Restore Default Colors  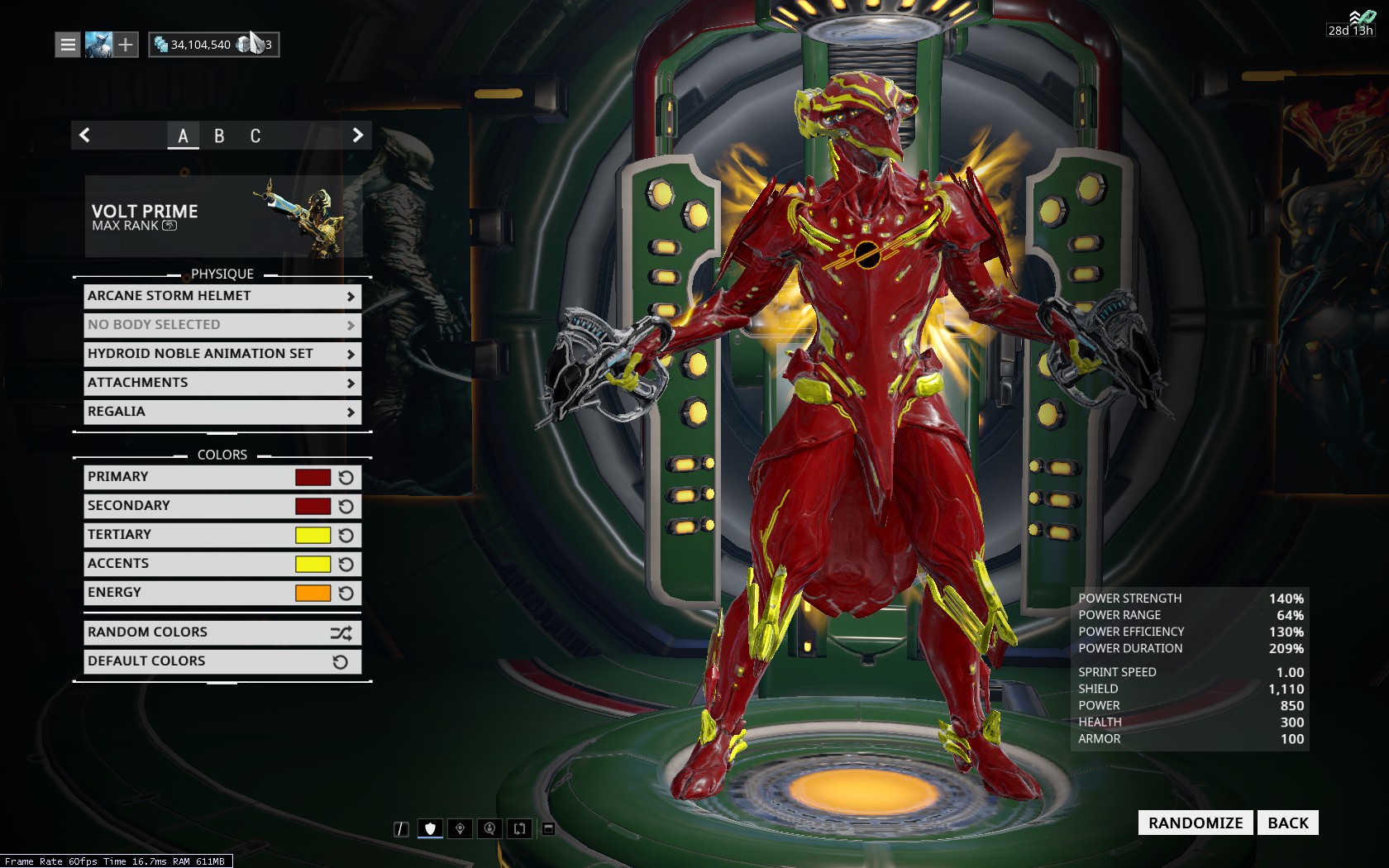[222, 661]
